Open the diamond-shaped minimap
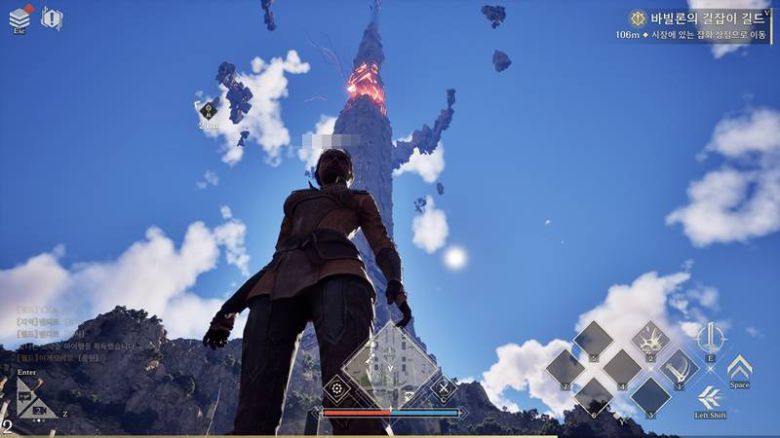The width and height of the screenshot is (780, 438). click(389, 369)
